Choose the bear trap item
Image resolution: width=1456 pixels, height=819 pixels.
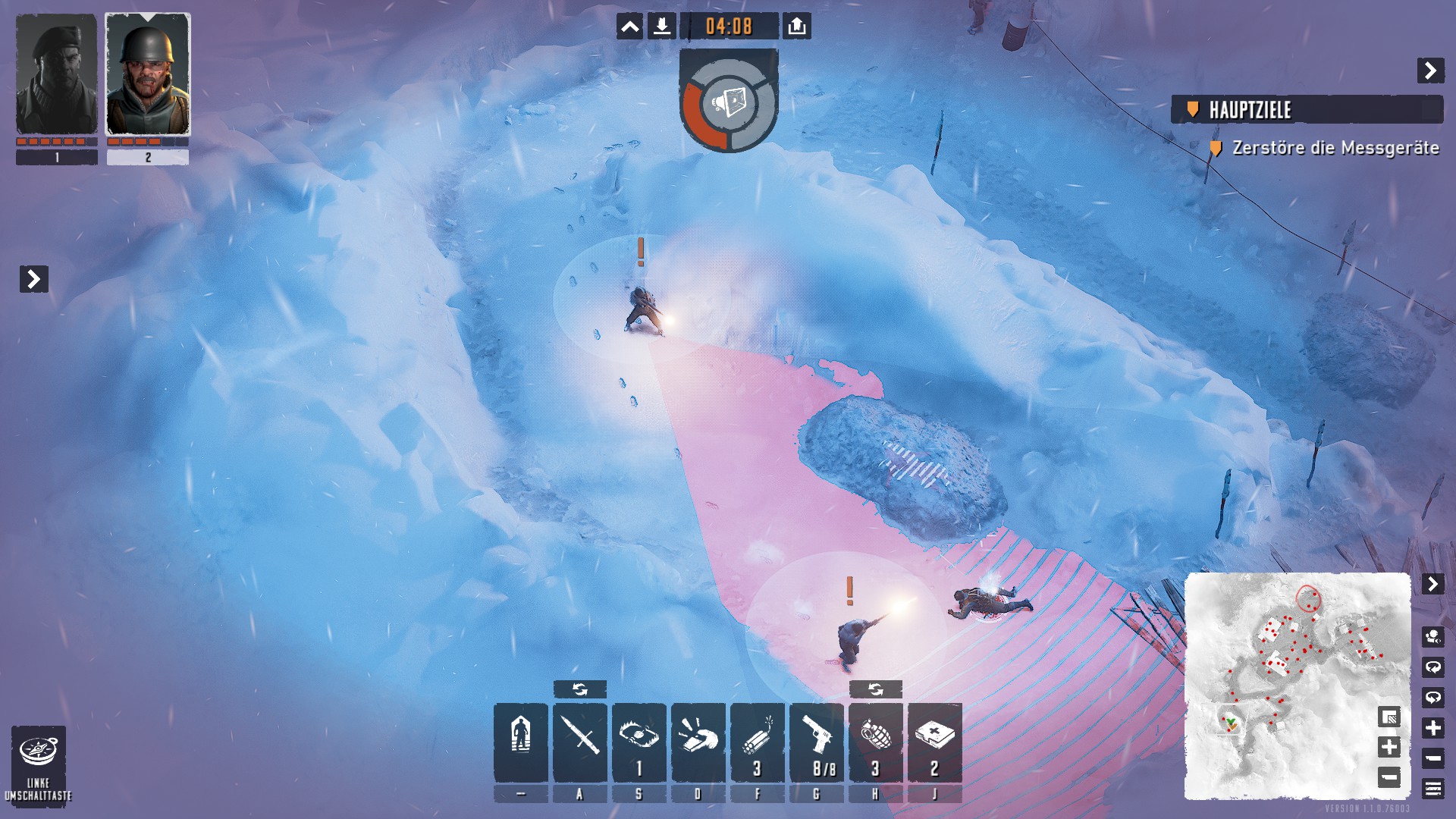(639, 742)
